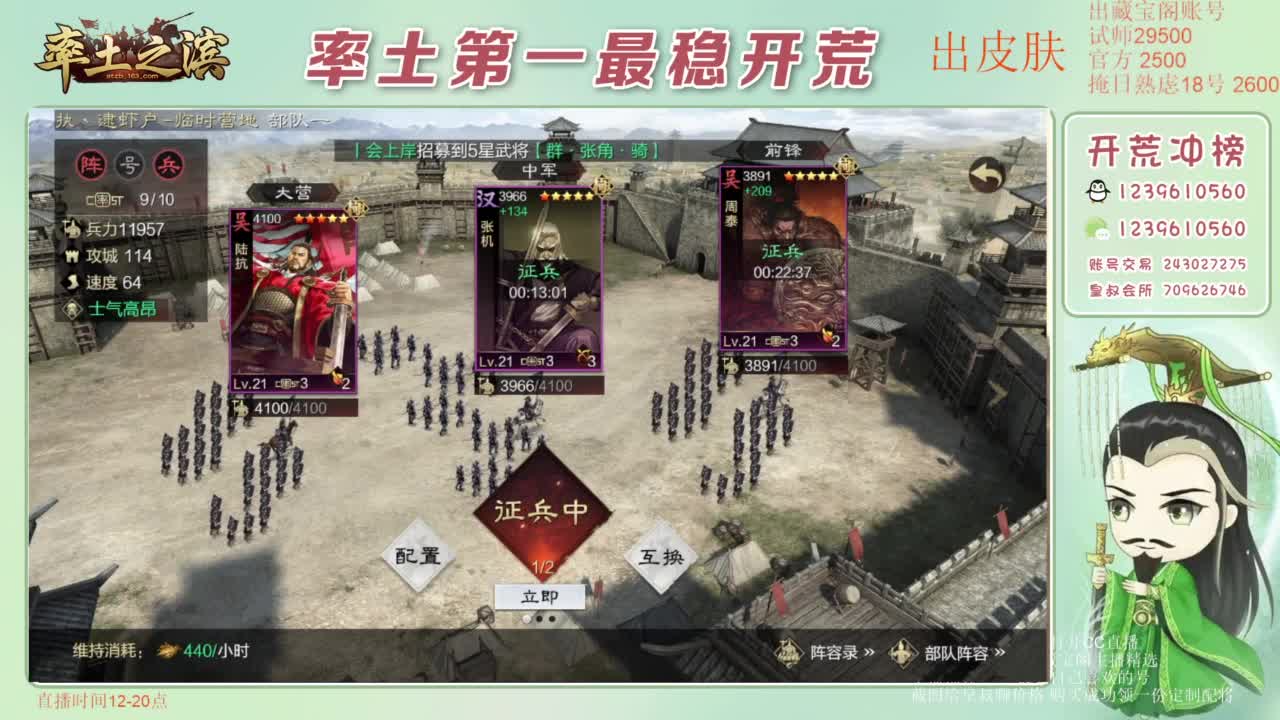Click the 攻城 siege stat icon
Viewport: 1280px width, 720px height.
(73, 256)
